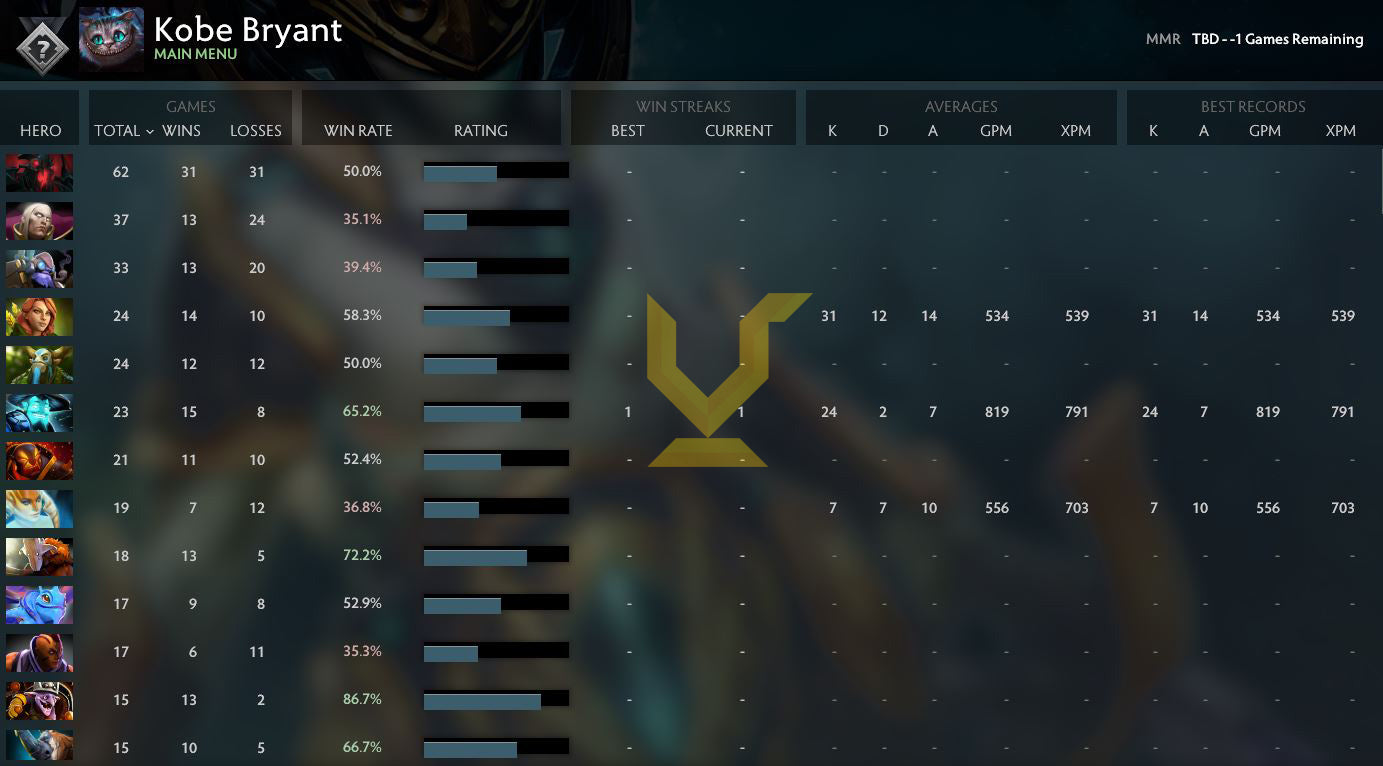
Task: Select the bottom-most hero portrait in the list
Action: (x=40, y=747)
